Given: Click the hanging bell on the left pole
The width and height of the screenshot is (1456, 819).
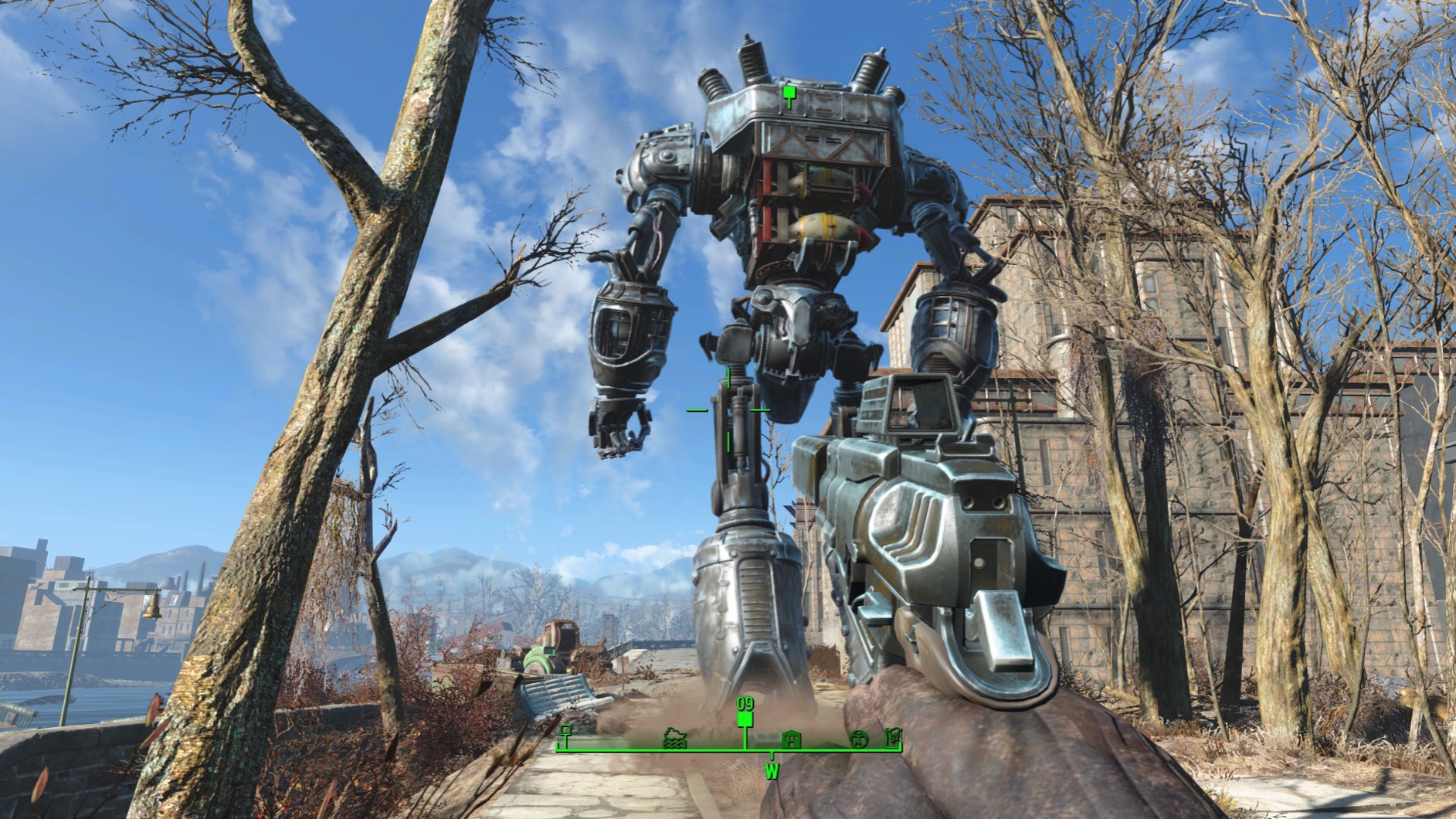Looking at the screenshot, I should [152, 607].
